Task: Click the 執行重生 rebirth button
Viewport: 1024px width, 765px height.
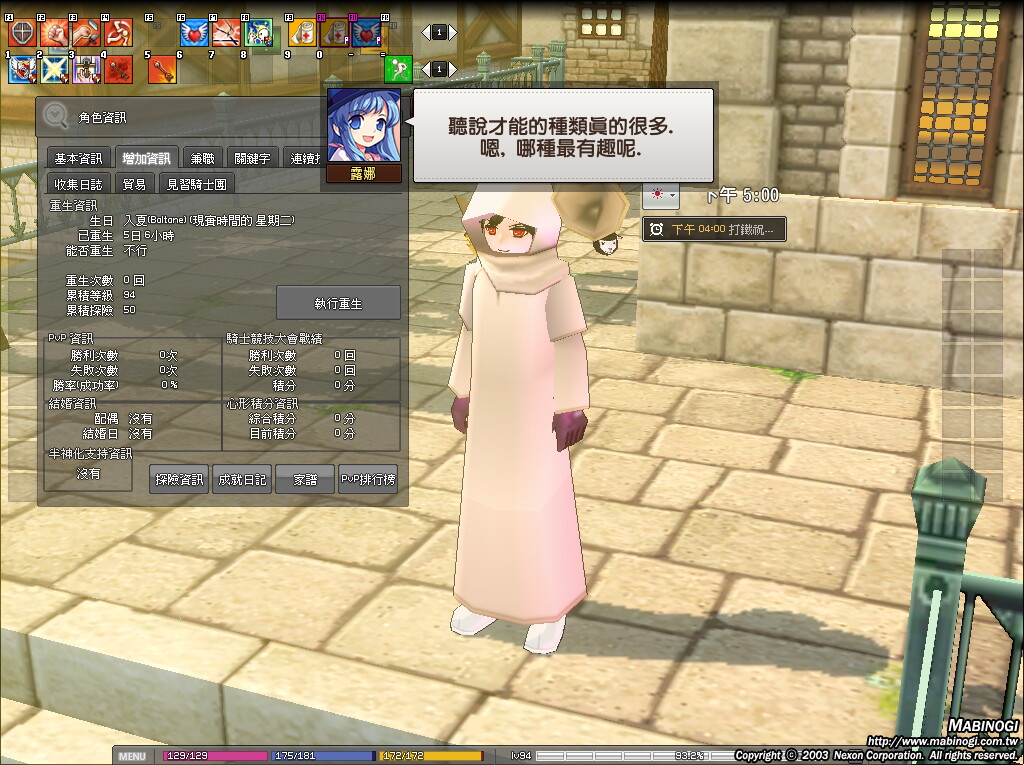Action: (x=338, y=302)
